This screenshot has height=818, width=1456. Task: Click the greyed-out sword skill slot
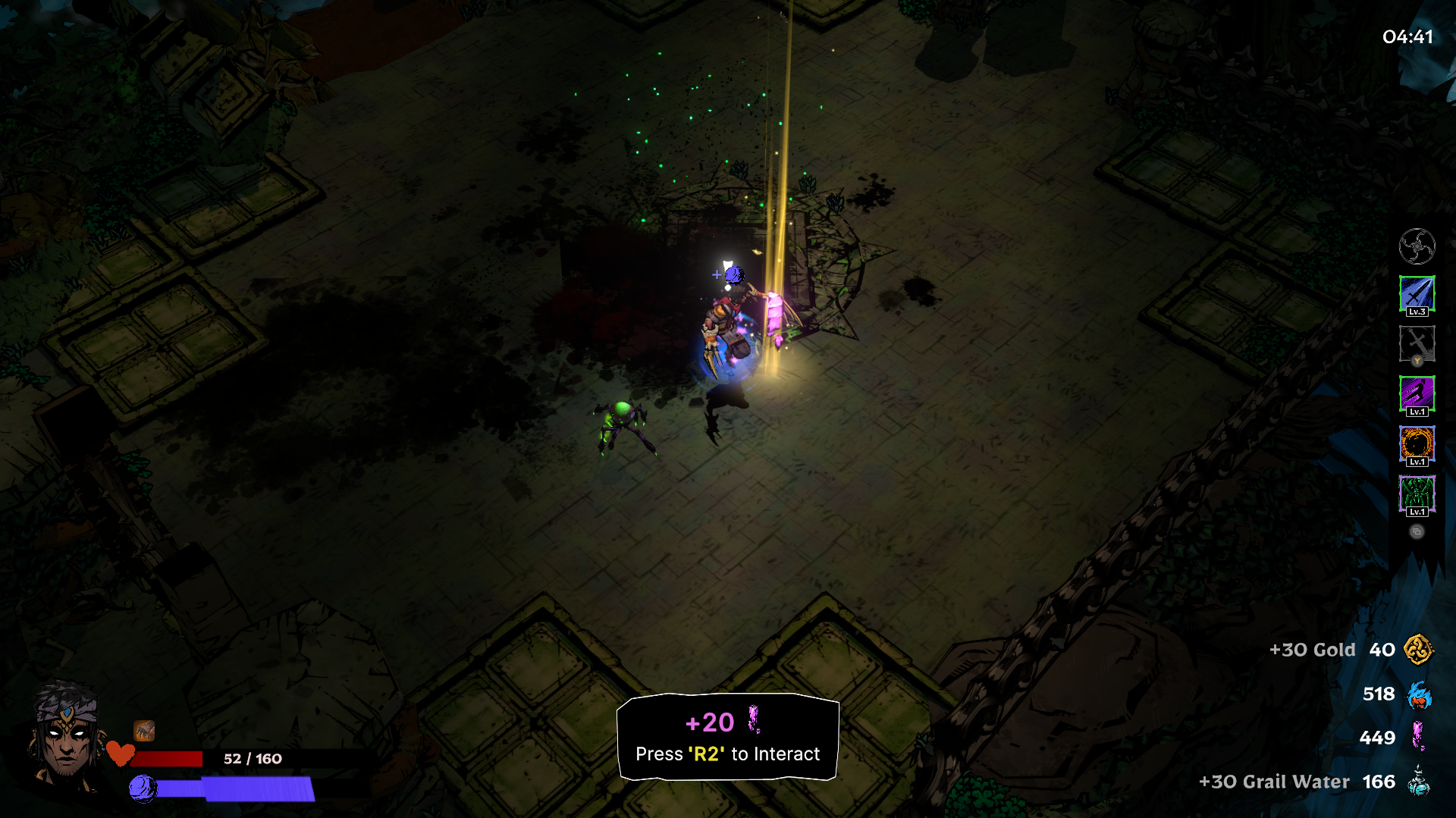[x=1417, y=344]
